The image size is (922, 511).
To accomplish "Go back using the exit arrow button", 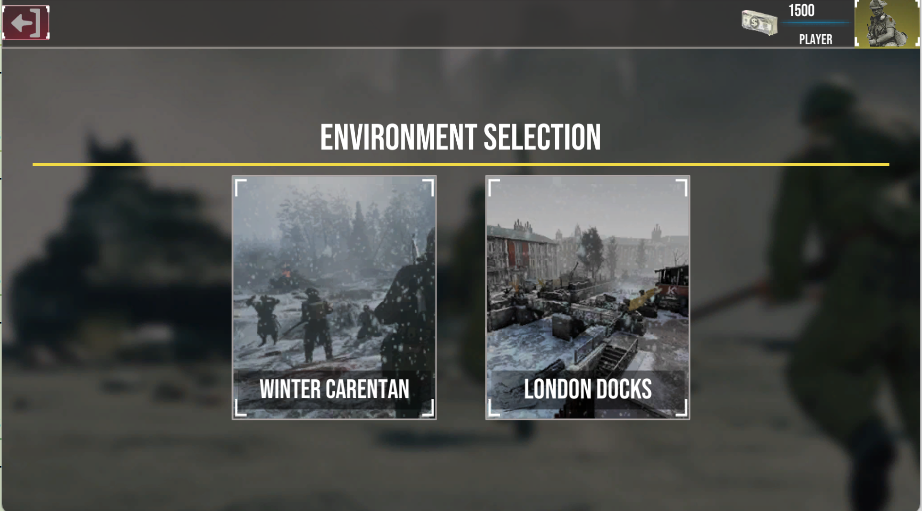I will [x=26, y=23].
